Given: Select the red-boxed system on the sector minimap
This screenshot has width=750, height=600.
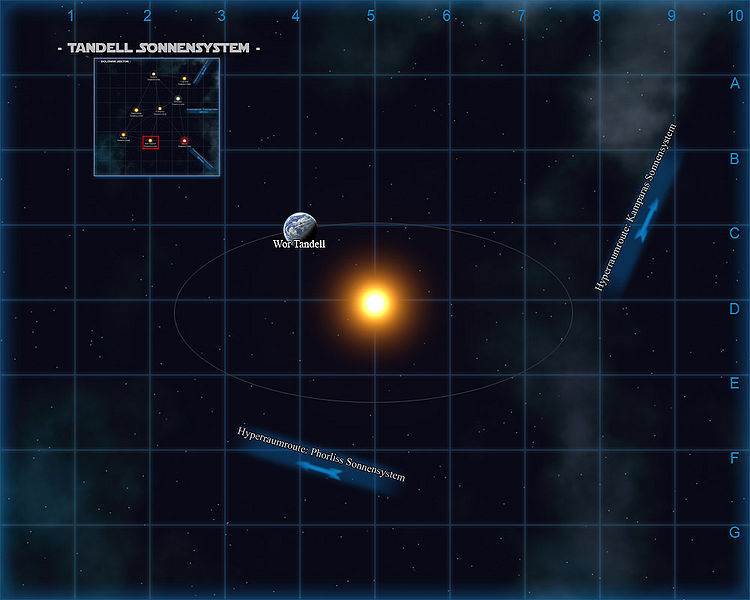Looking at the screenshot, I should (151, 142).
